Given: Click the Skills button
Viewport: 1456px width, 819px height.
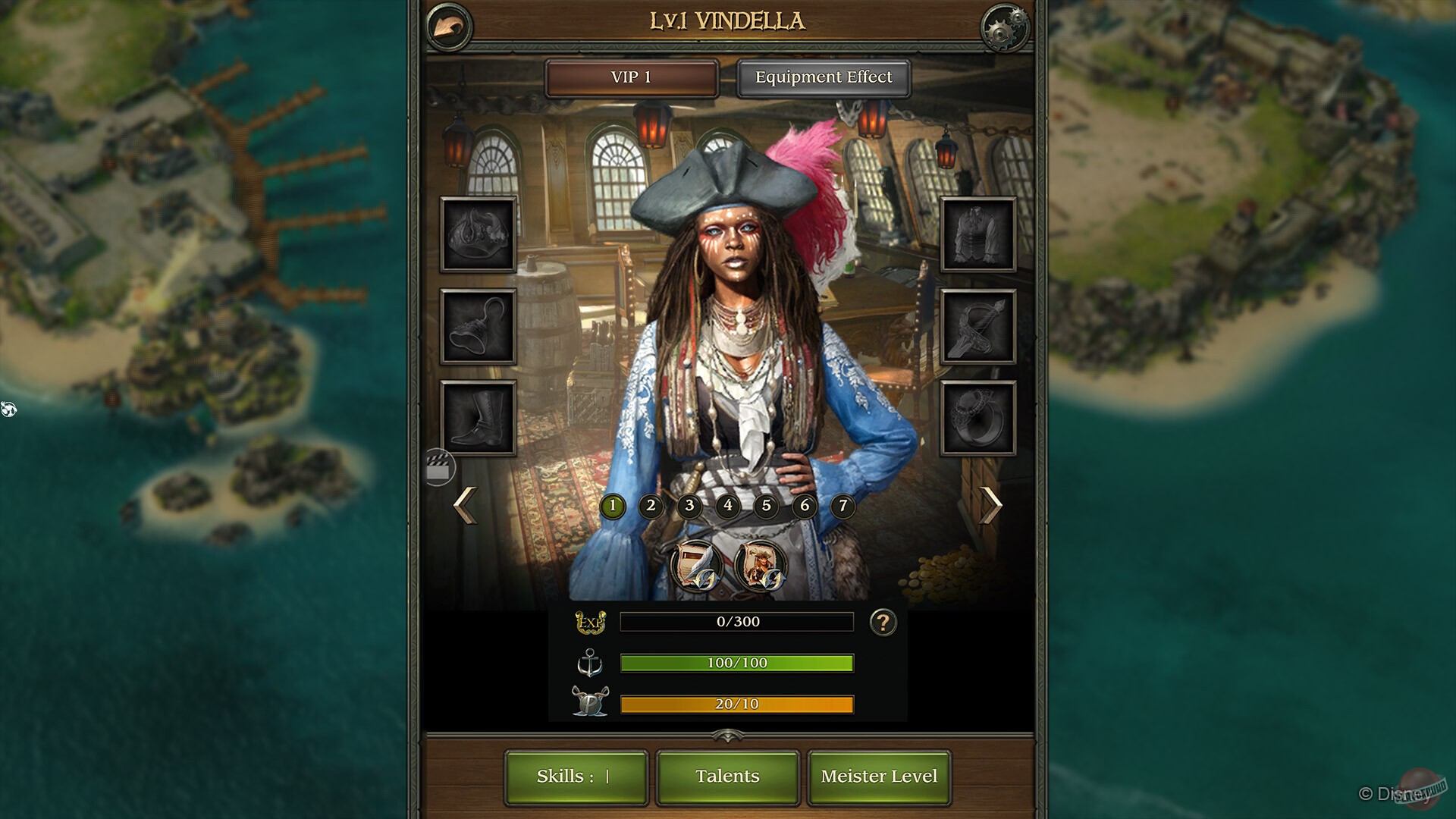Looking at the screenshot, I should [x=576, y=776].
